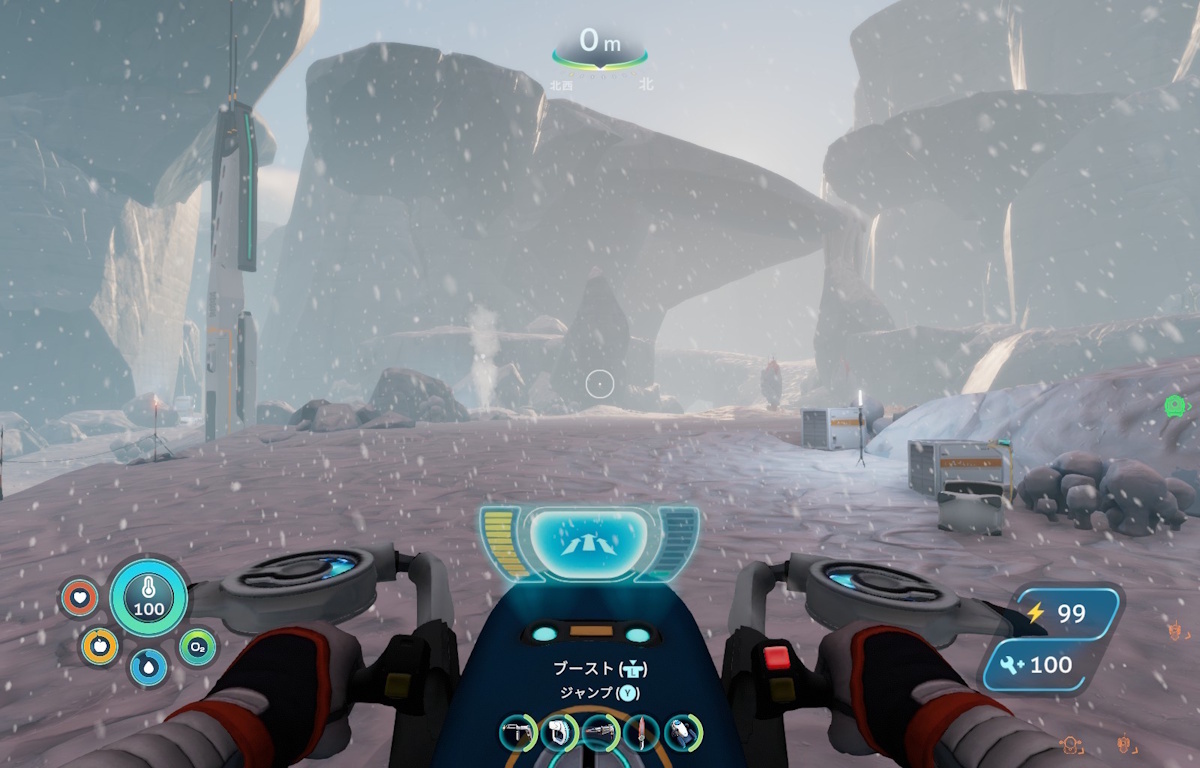
Task: Select the habitat builder tool slot
Action: click(x=518, y=733)
